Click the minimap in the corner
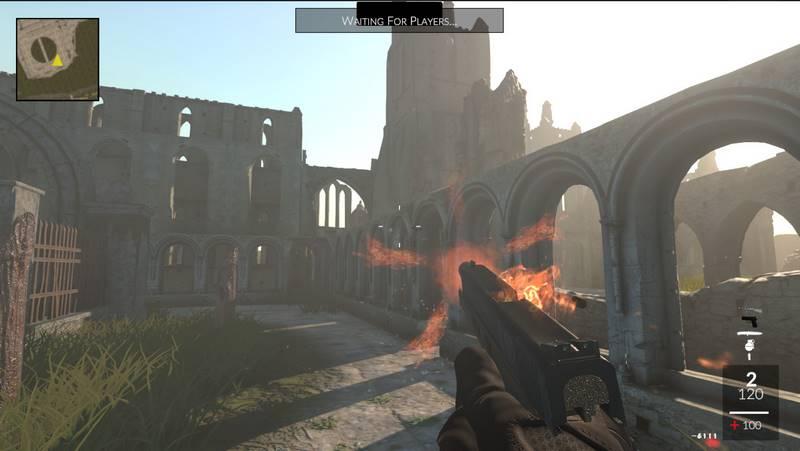Image resolution: width=800 pixels, height=451 pixels. pyautogui.click(x=57, y=59)
